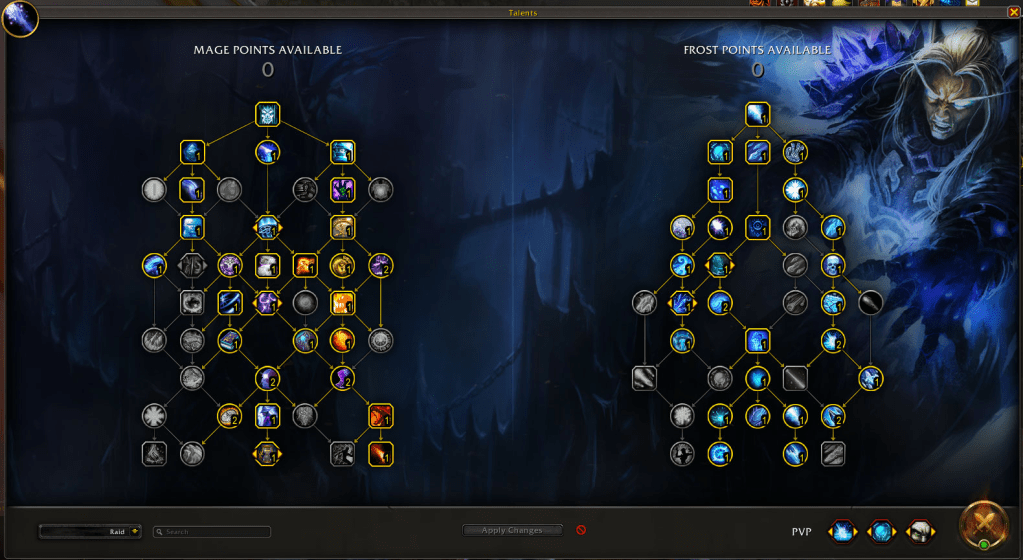
Task: Click the Apply Changes button
Action: pyautogui.click(x=513, y=530)
